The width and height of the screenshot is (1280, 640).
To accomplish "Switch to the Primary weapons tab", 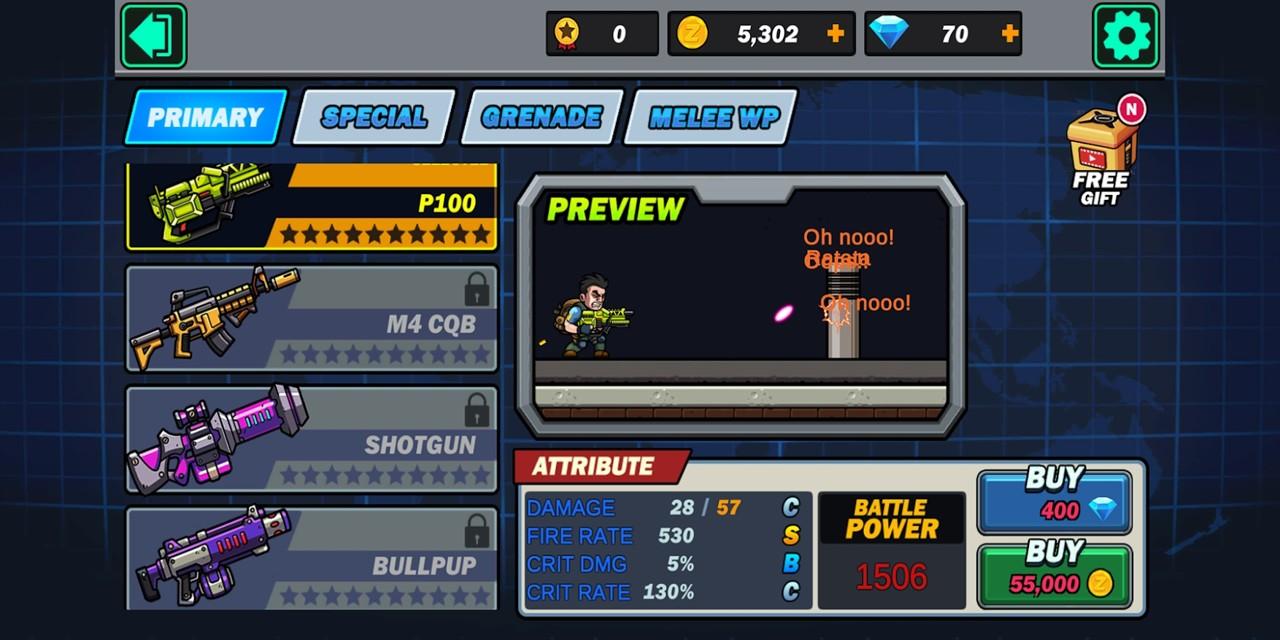I will pyautogui.click(x=205, y=117).
